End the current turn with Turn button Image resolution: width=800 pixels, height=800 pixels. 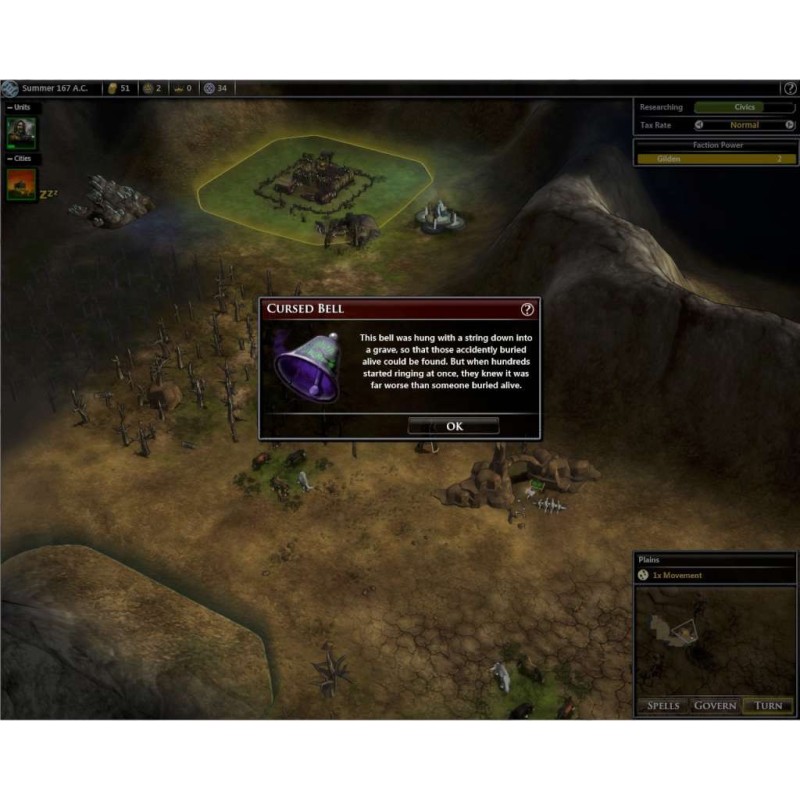click(768, 705)
